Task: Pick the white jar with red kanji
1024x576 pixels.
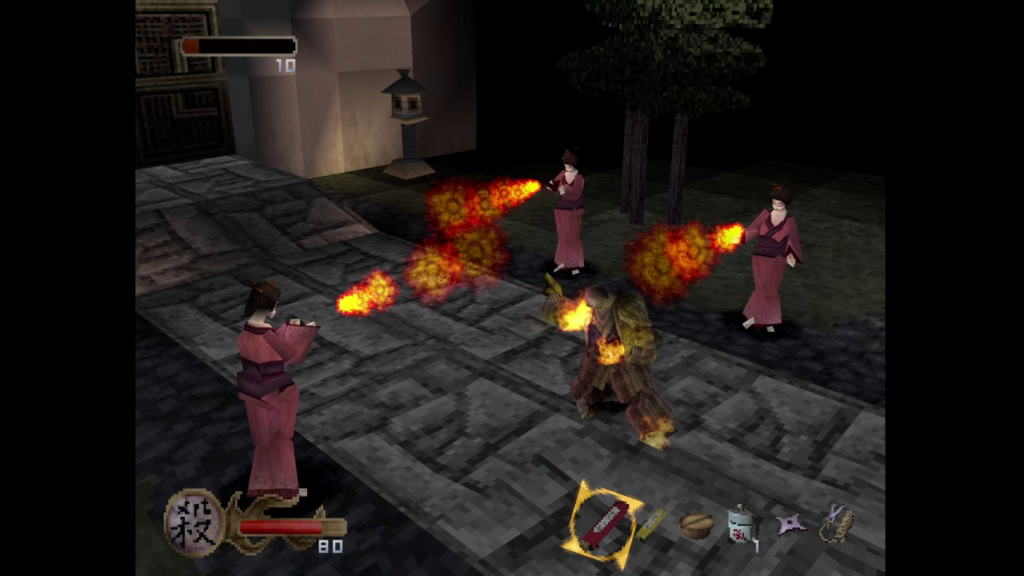Action: [741, 524]
